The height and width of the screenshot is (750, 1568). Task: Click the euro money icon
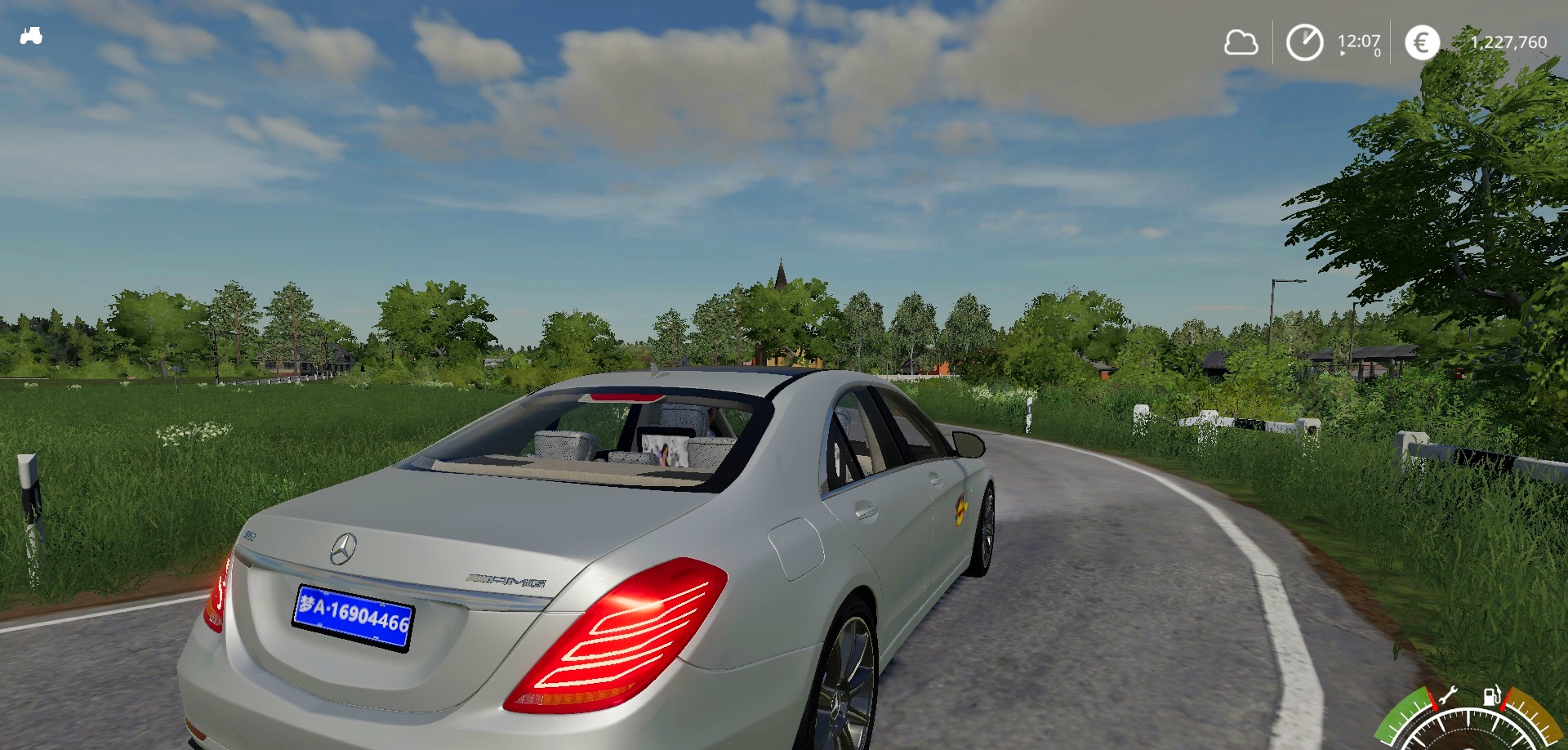(1422, 42)
